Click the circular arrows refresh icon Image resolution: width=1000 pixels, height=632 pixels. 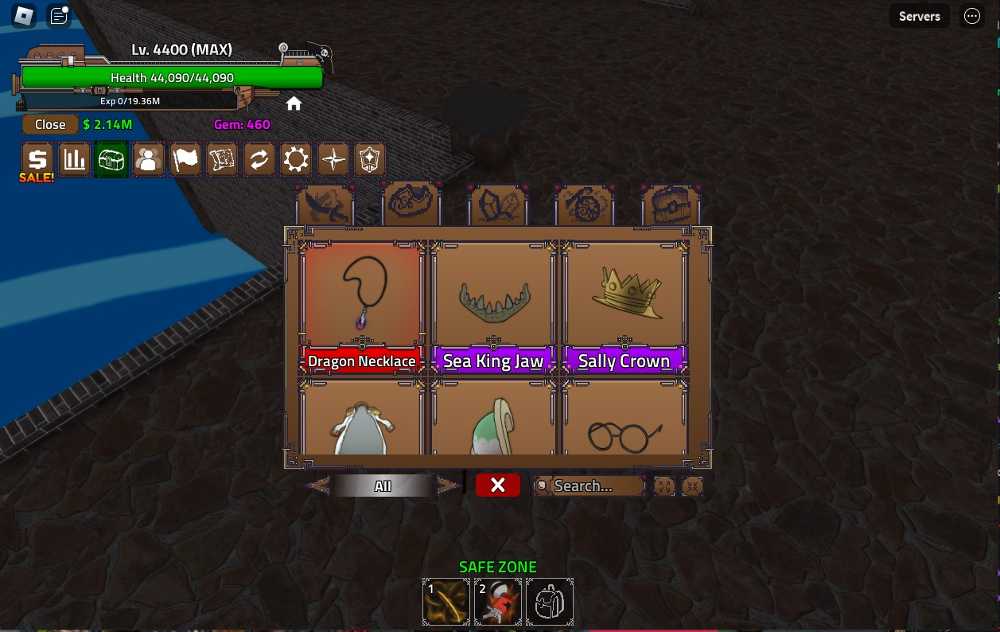(x=259, y=160)
